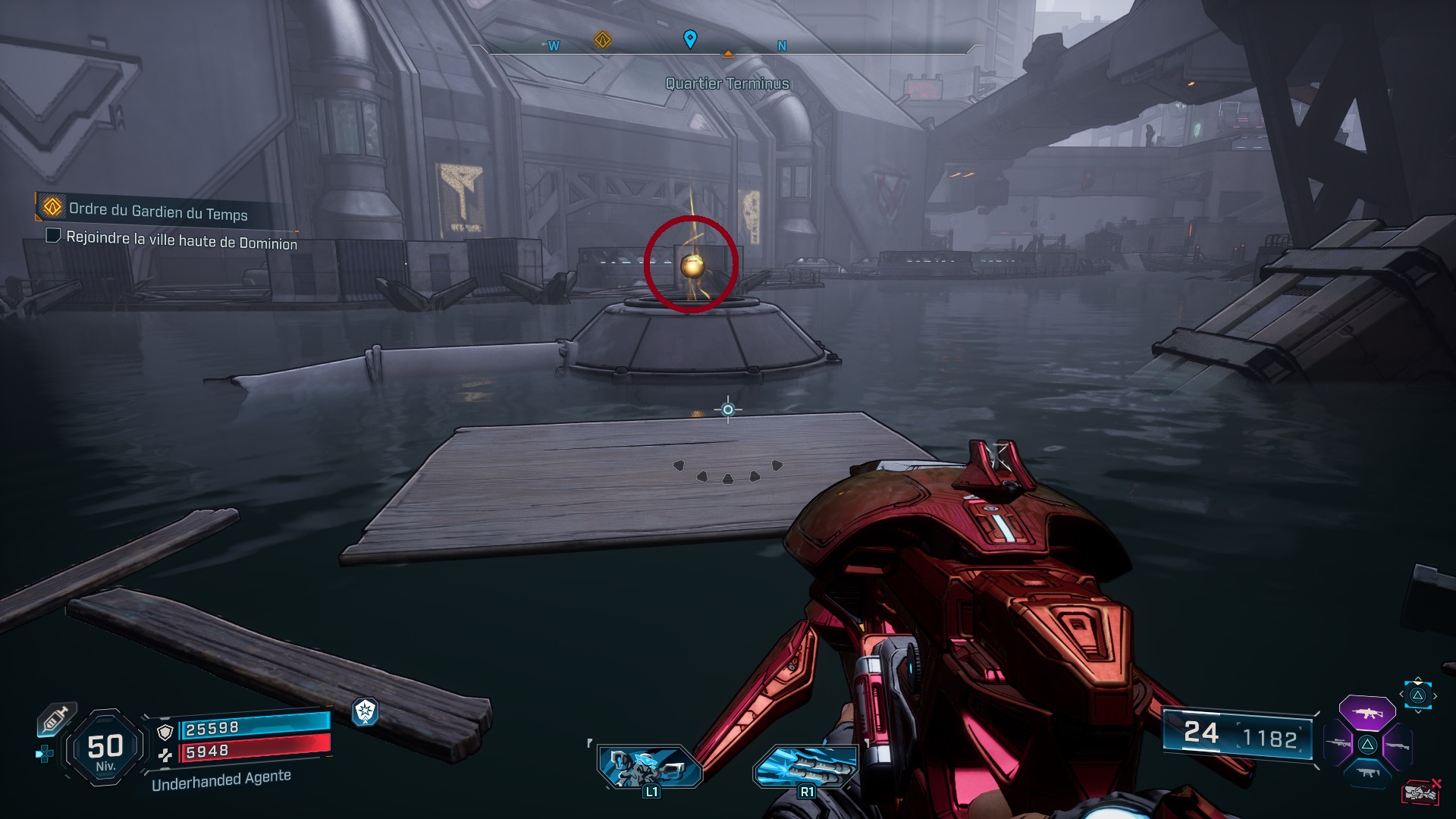The image size is (1456, 819).
Task: Select the assault rifle in the weapon wheel
Action: pyautogui.click(x=1367, y=713)
